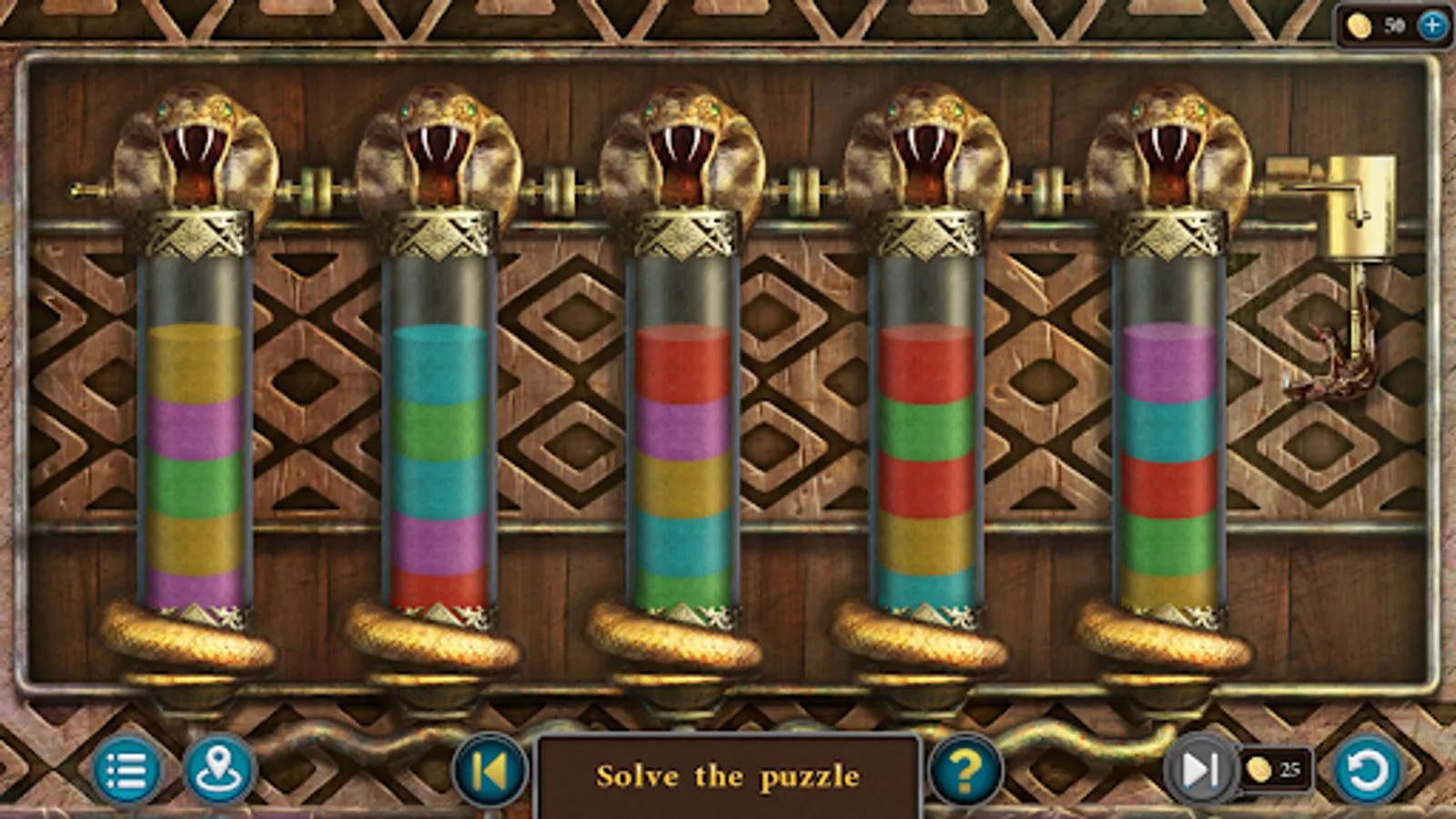Open the game menu list icon
This screenshot has width=1456, height=819.
126,773
